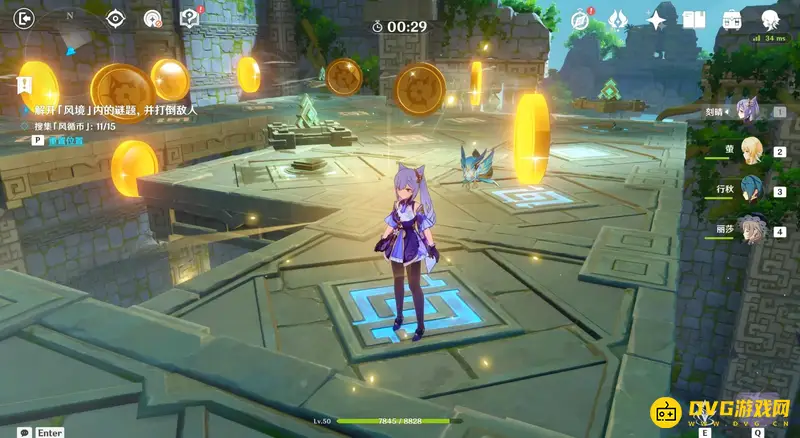This screenshot has width=800, height=438.
Task: Switch to party member 萤
Action: [x=748, y=151]
